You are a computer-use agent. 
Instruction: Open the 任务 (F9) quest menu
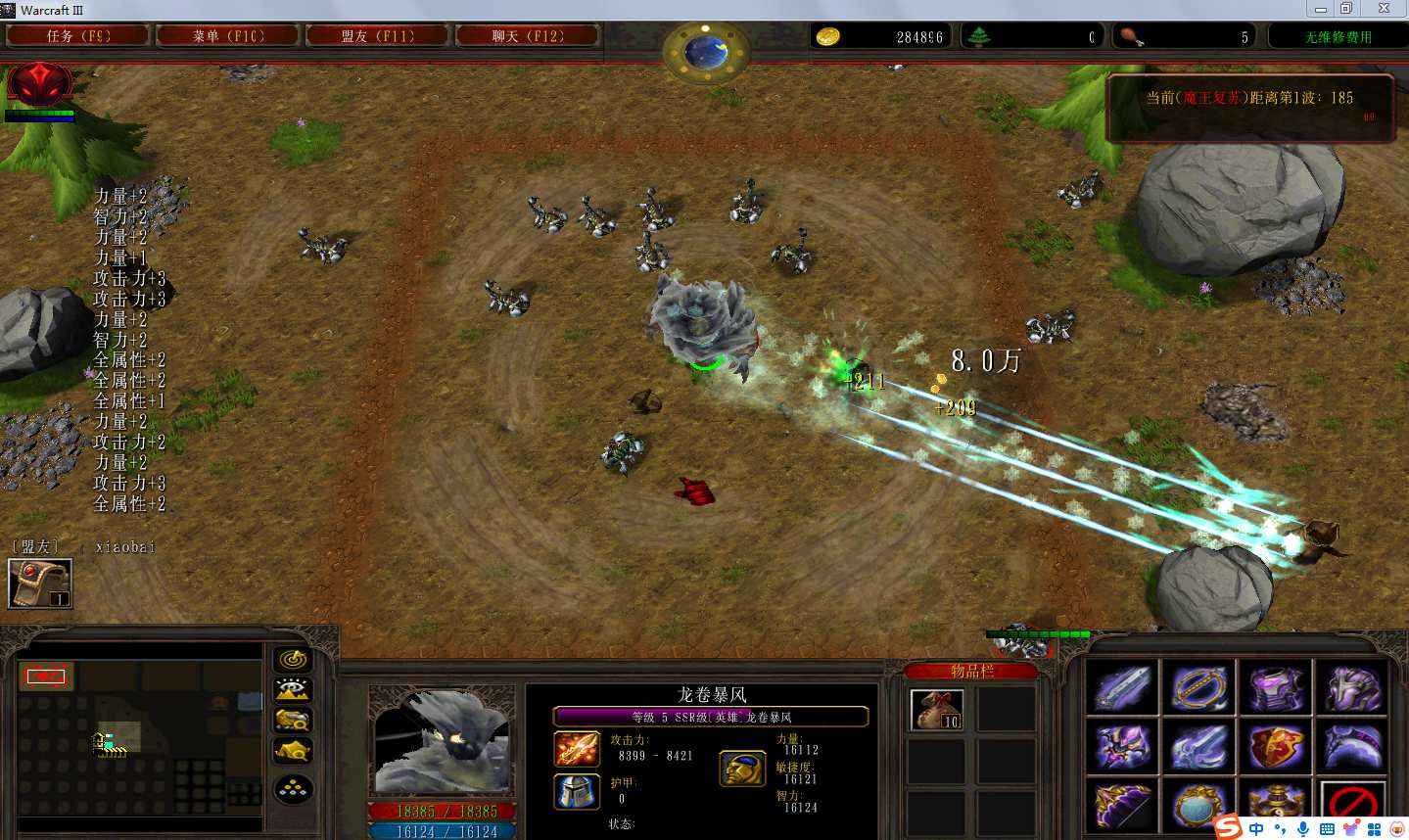[x=78, y=36]
